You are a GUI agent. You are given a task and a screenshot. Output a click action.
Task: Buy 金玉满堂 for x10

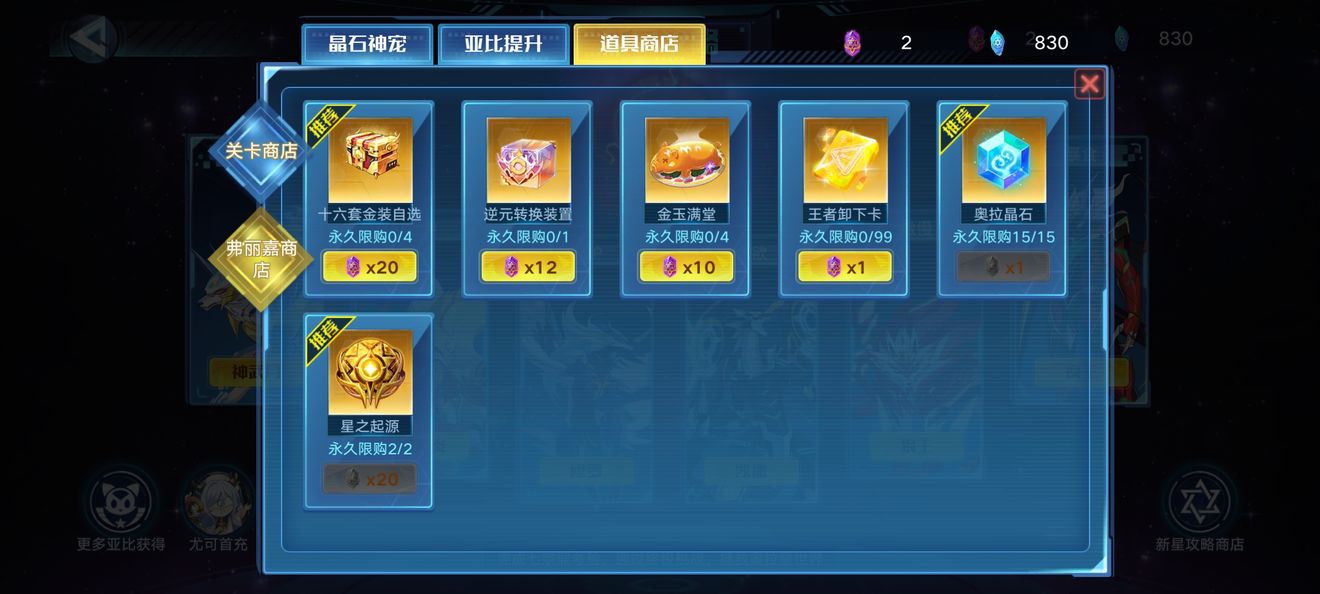686,267
